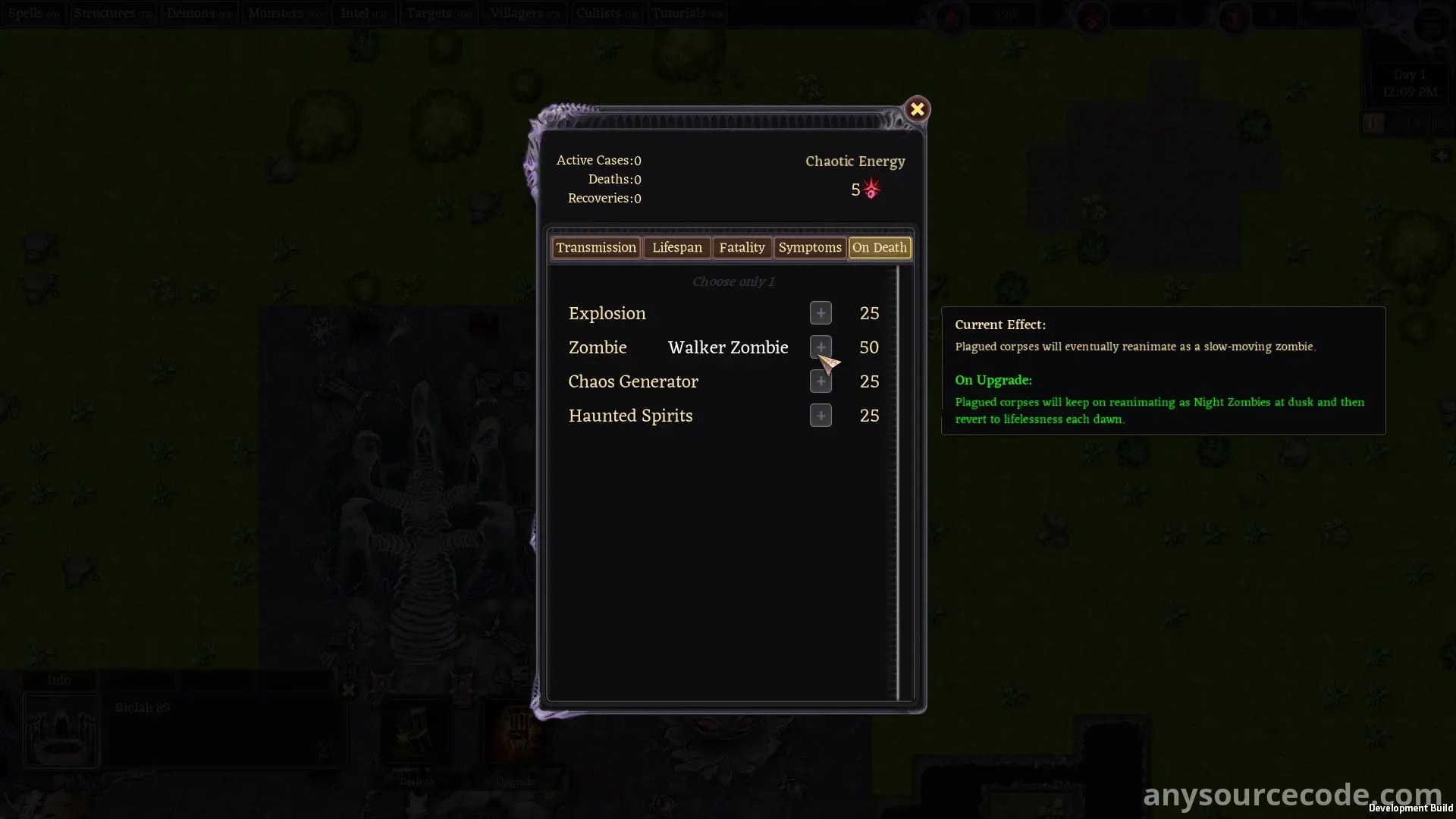Show the Fatality tab

pos(742,248)
